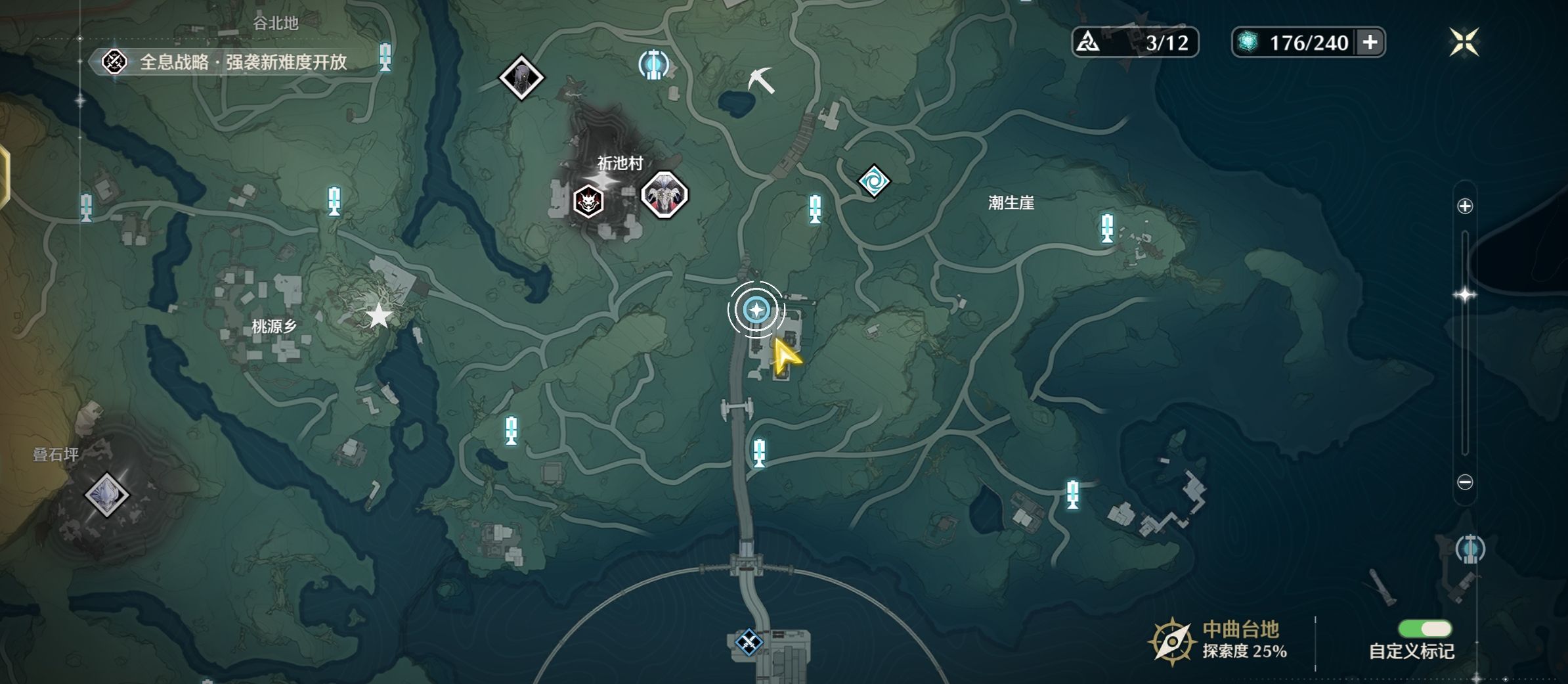This screenshot has height=684, width=1568.
Task: Select the white star marker at 桃源乡
Action: [x=379, y=316]
